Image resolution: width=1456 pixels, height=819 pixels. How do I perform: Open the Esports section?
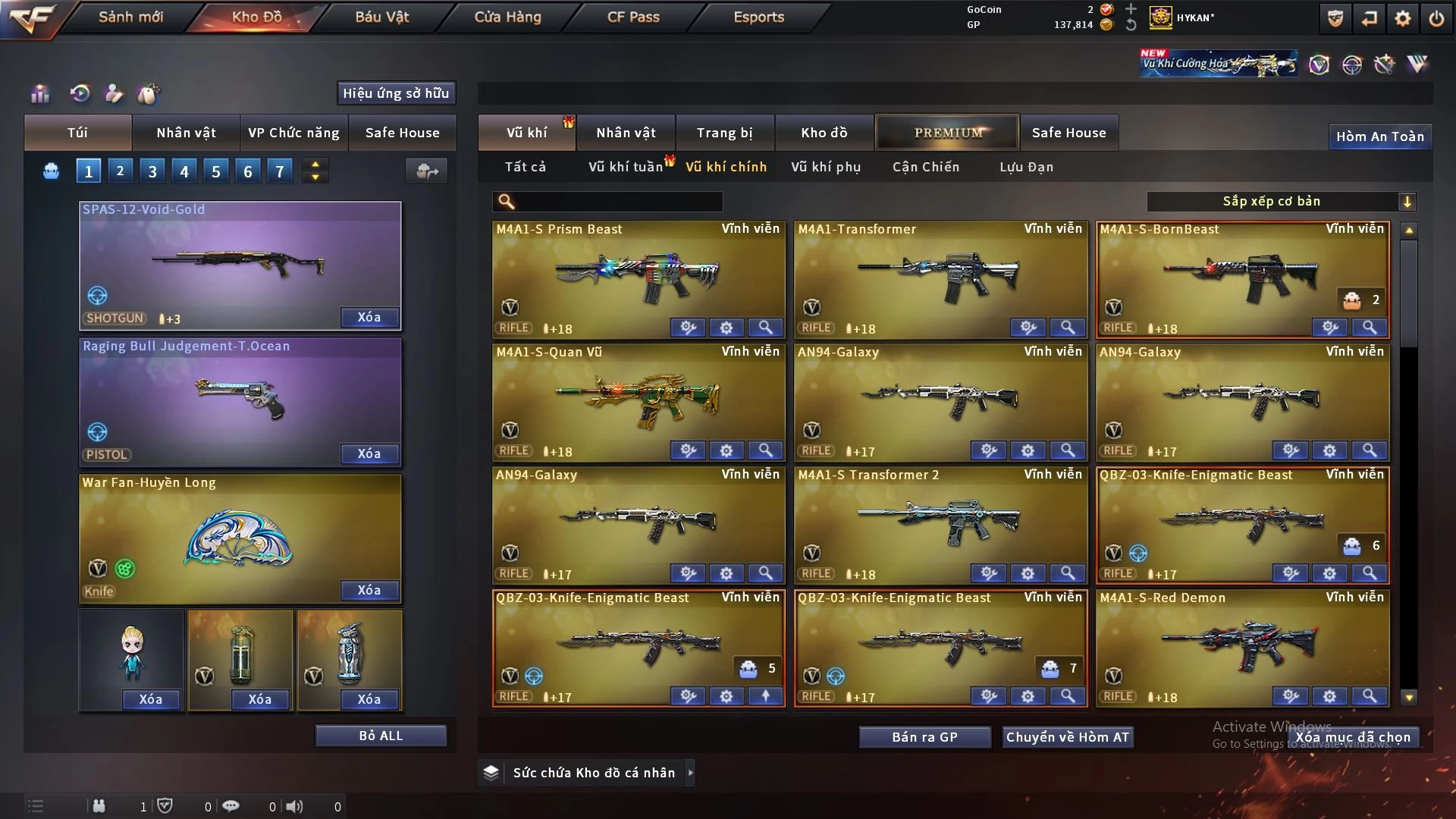click(x=758, y=17)
